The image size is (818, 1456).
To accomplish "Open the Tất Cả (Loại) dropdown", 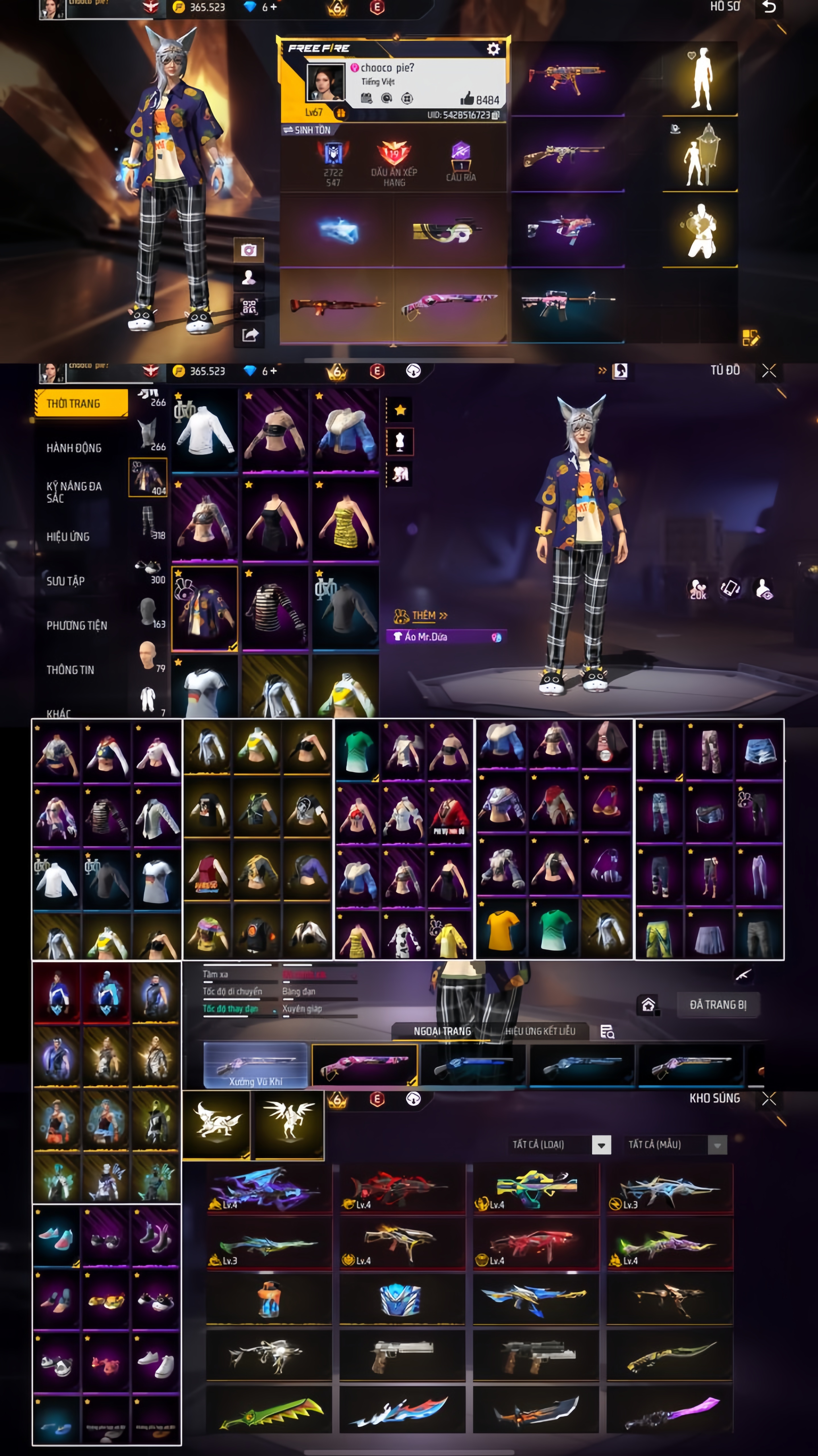I will (x=601, y=1145).
